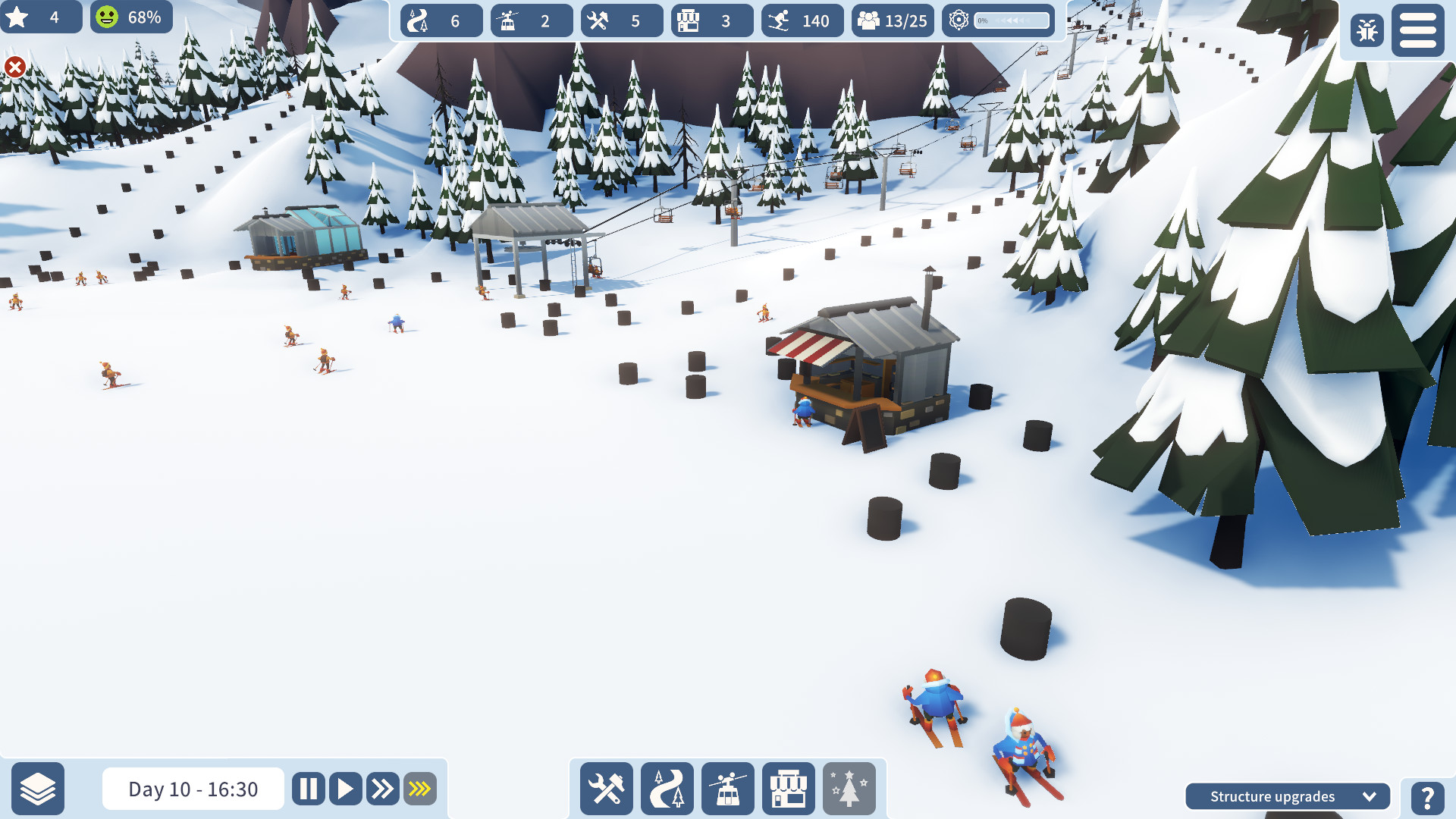Click the star rating badge

click(42, 16)
